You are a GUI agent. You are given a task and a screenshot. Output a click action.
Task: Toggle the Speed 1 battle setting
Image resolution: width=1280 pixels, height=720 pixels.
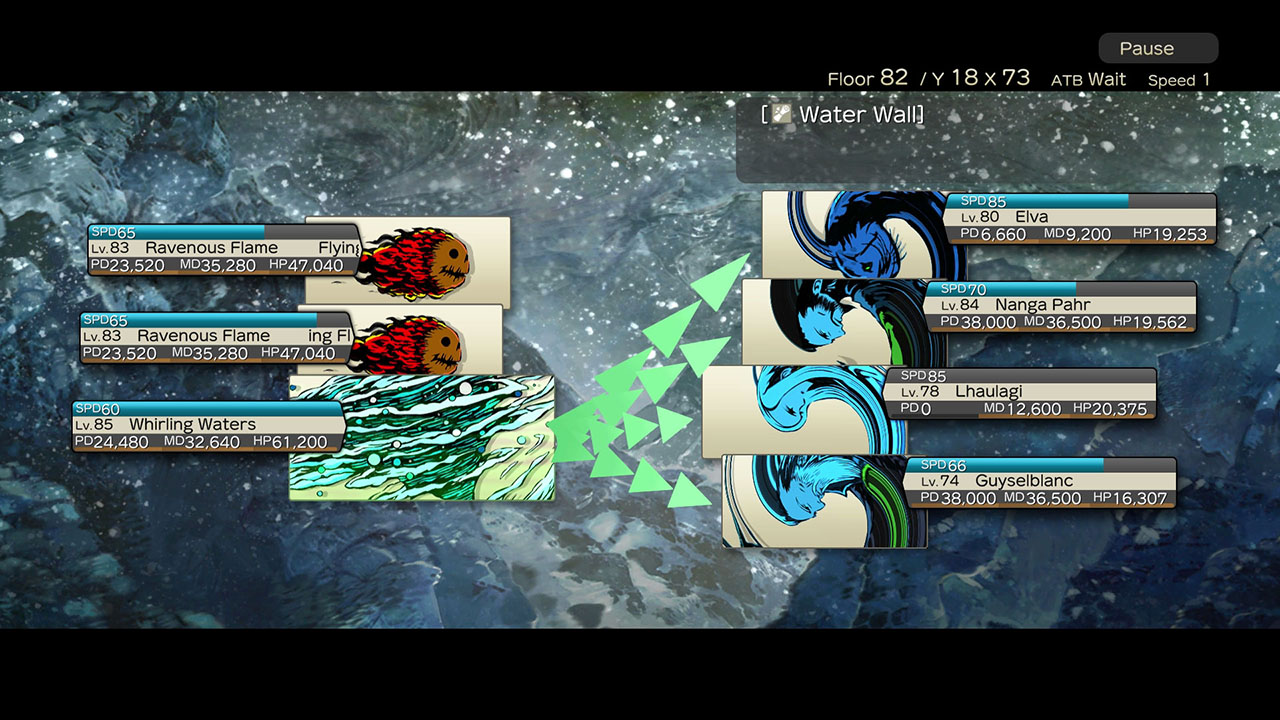click(1179, 79)
